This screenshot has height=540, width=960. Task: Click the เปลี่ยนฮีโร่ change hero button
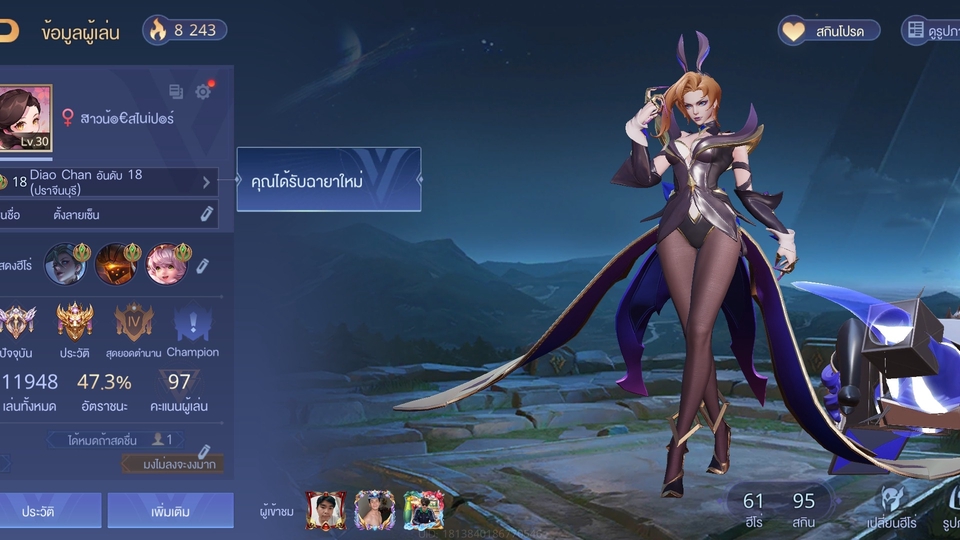893,509
